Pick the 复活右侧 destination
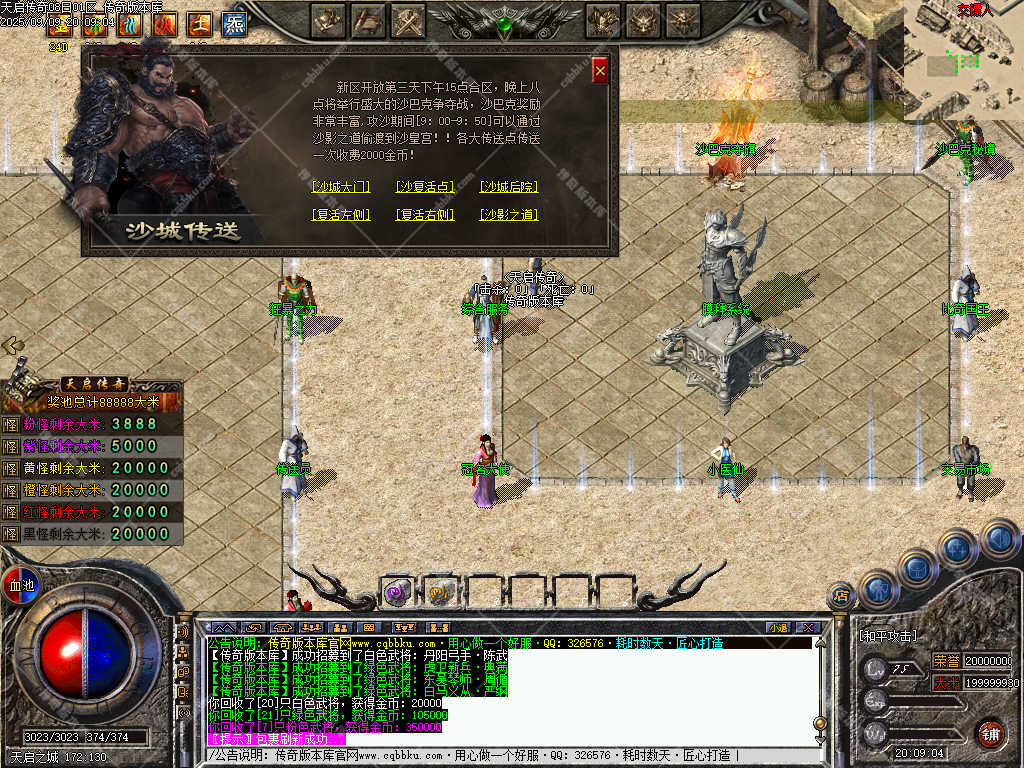This screenshot has height=768, width=1024. tap(425, 215)
